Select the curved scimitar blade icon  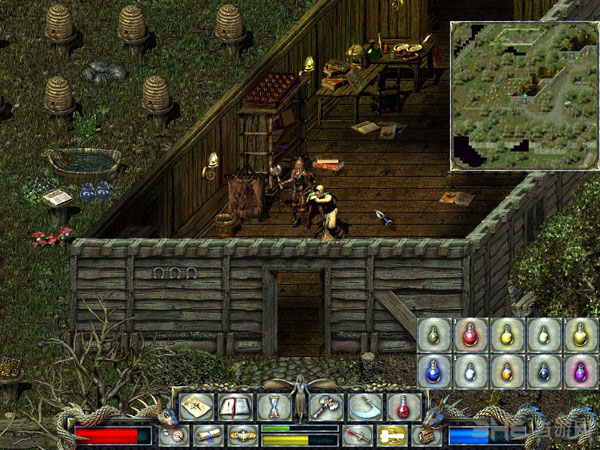364,407
